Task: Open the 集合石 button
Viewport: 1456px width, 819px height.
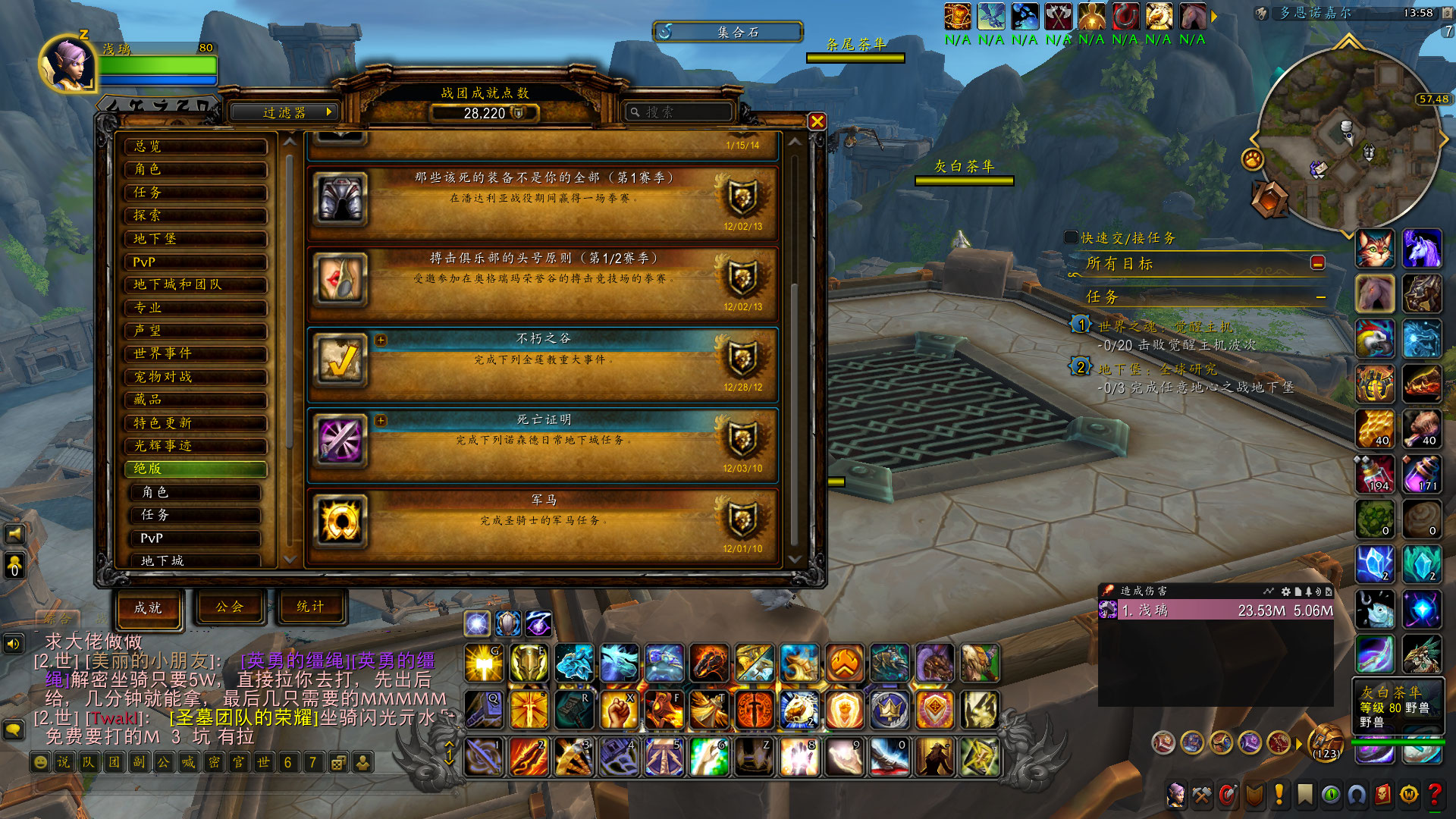Action: [727, 32]
